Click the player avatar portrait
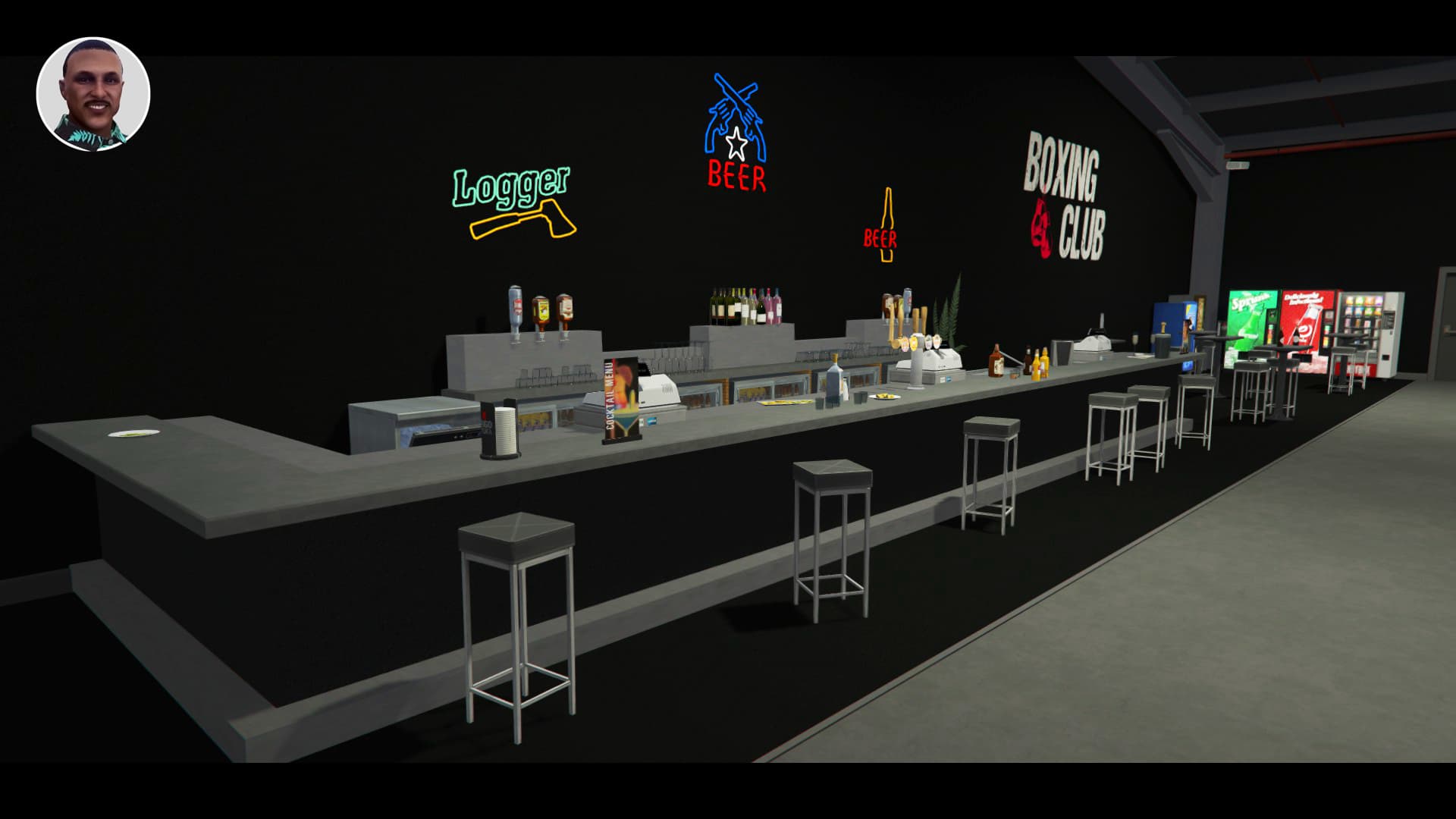This screenshot has height=819, width=1456. [x=94, y=93]
